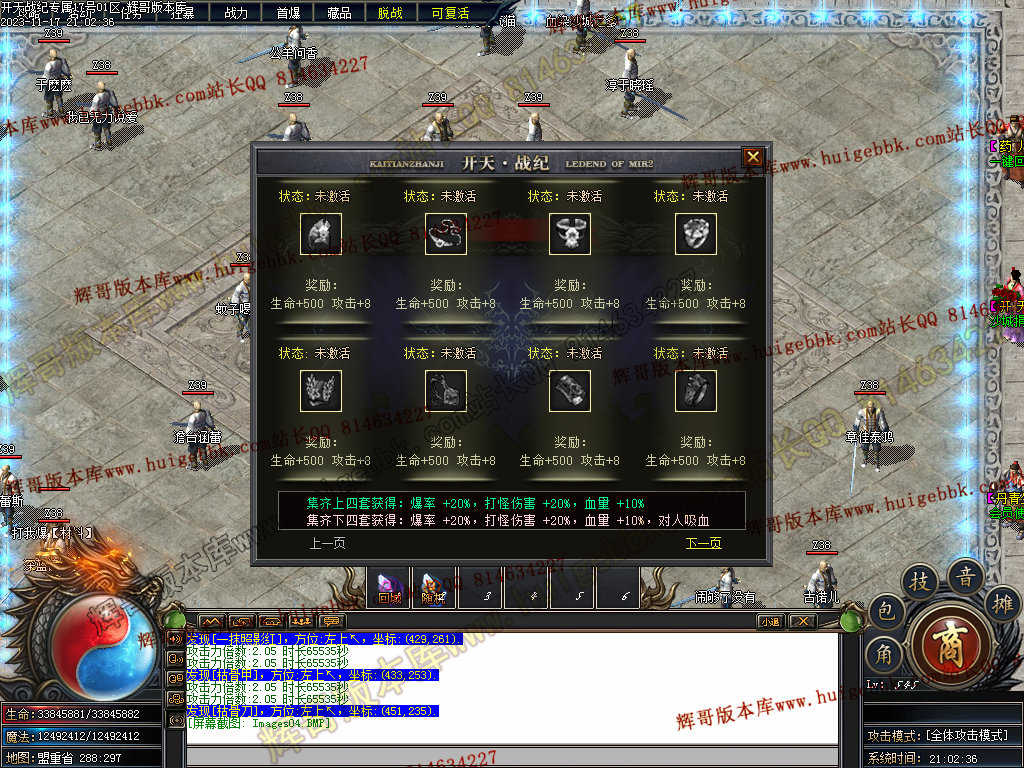This screenshot has height=768, width=1024.
Task: Click the 小退 logout button
Action: pos(770,621)
